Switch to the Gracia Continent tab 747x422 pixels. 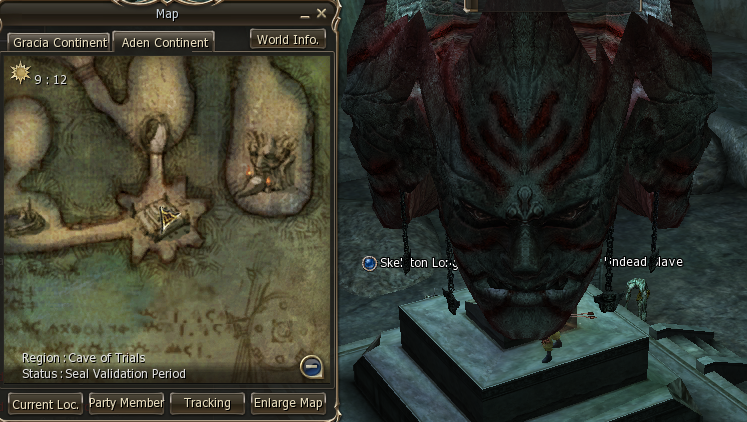58,43
